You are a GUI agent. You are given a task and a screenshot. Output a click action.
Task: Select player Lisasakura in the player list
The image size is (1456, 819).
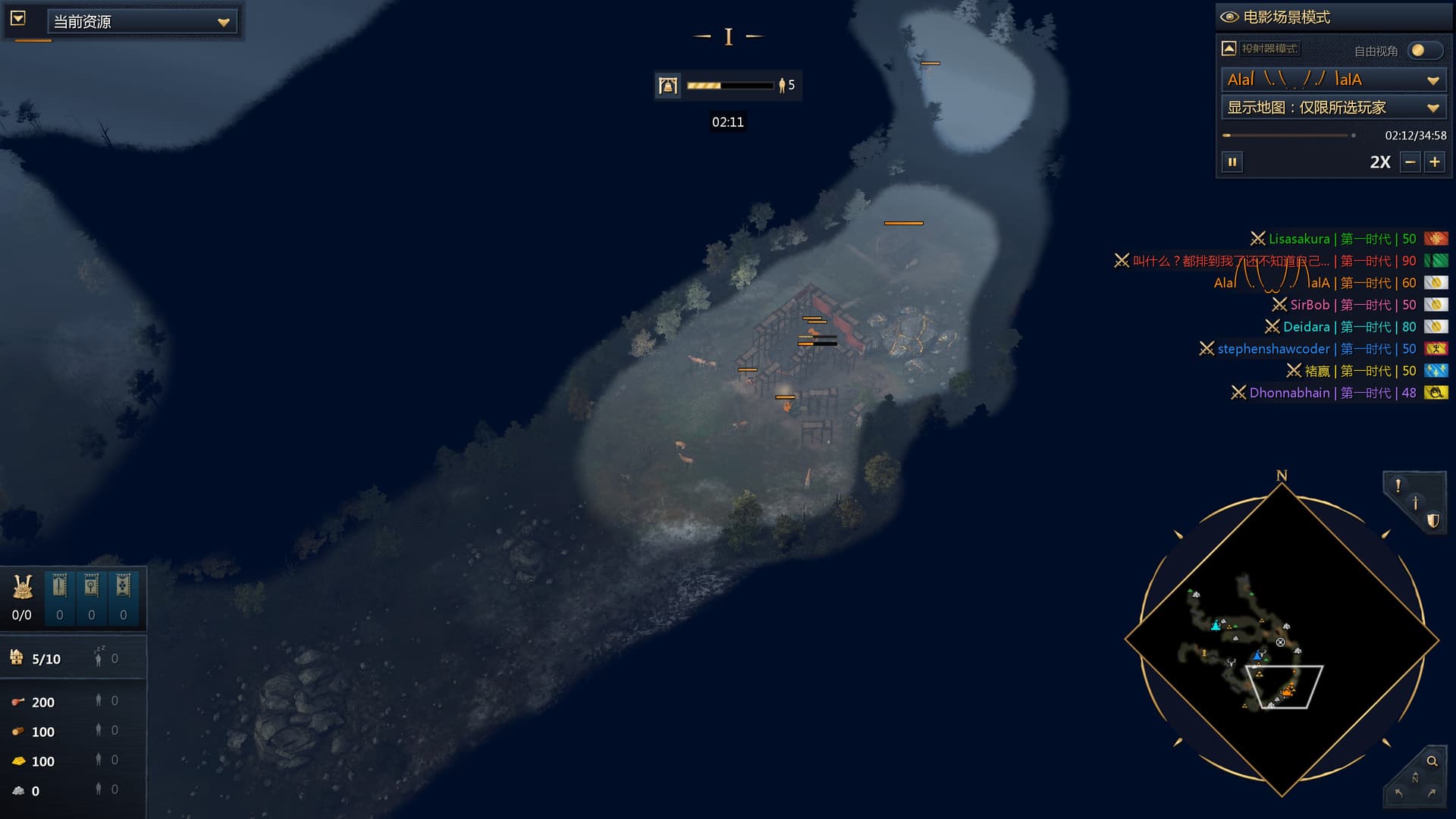pos(1298,239)
